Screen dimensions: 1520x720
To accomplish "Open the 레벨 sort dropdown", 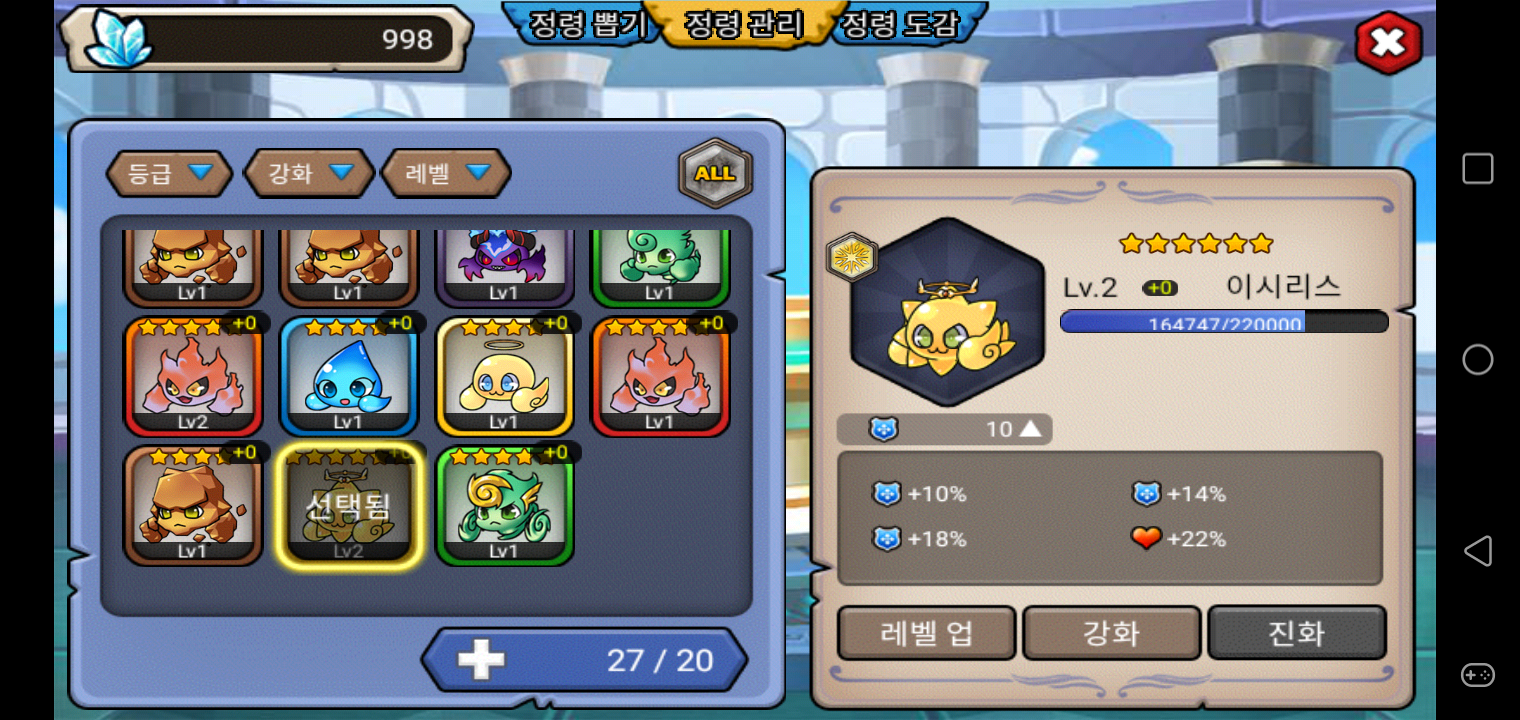I will coord(446,173).
